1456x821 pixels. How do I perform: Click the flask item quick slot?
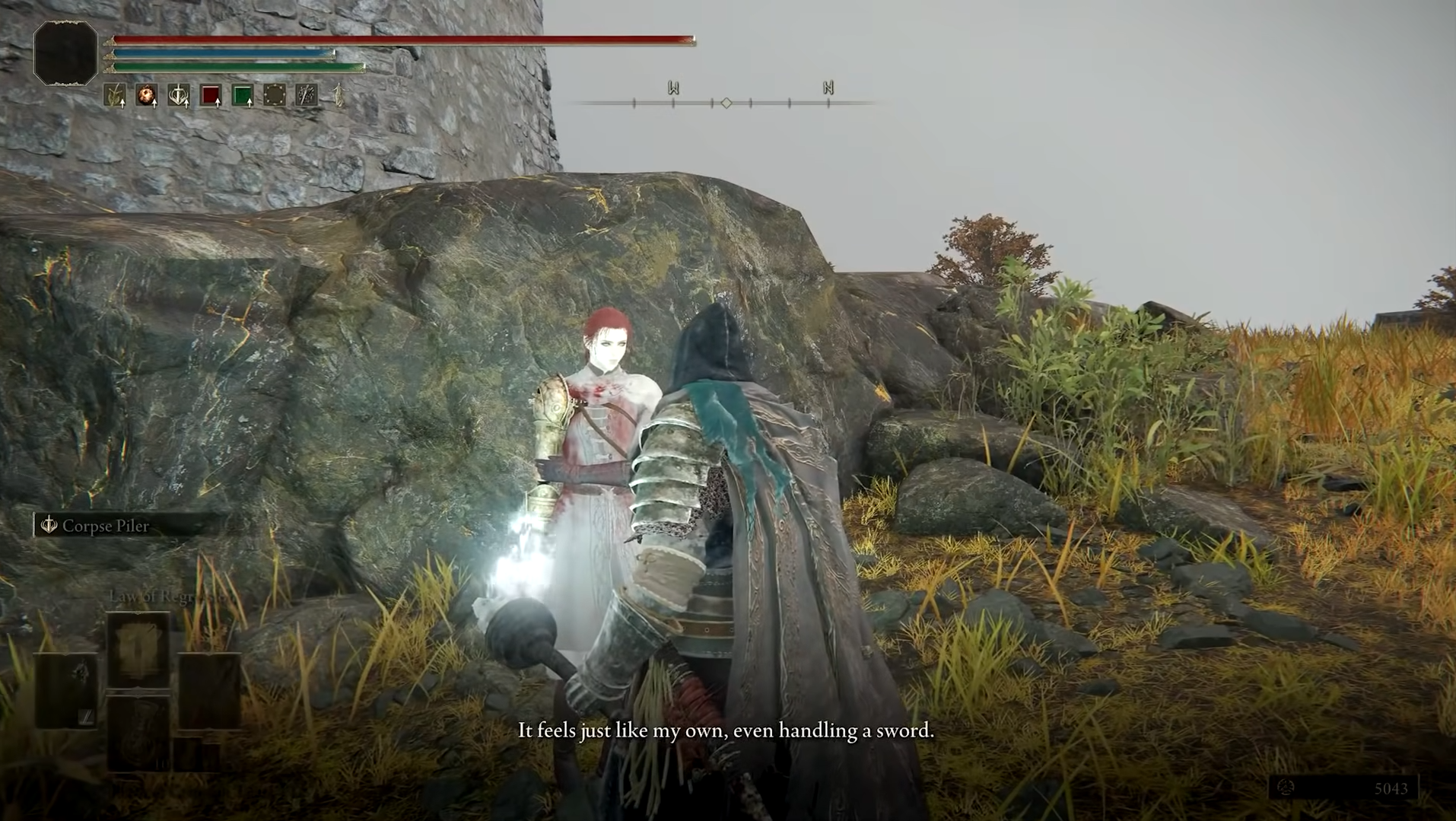138,732
